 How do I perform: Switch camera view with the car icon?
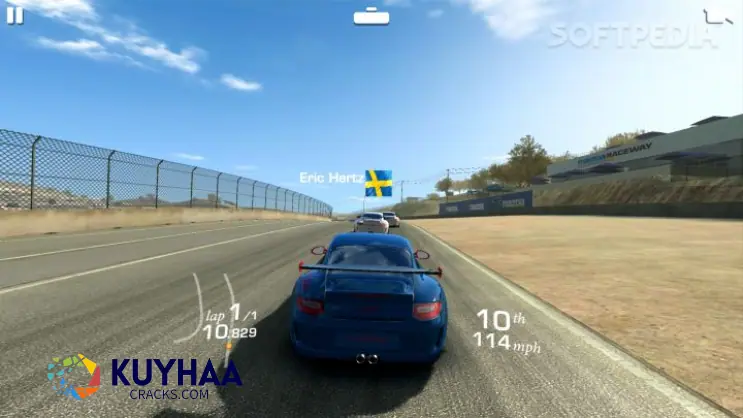[371, 16]
